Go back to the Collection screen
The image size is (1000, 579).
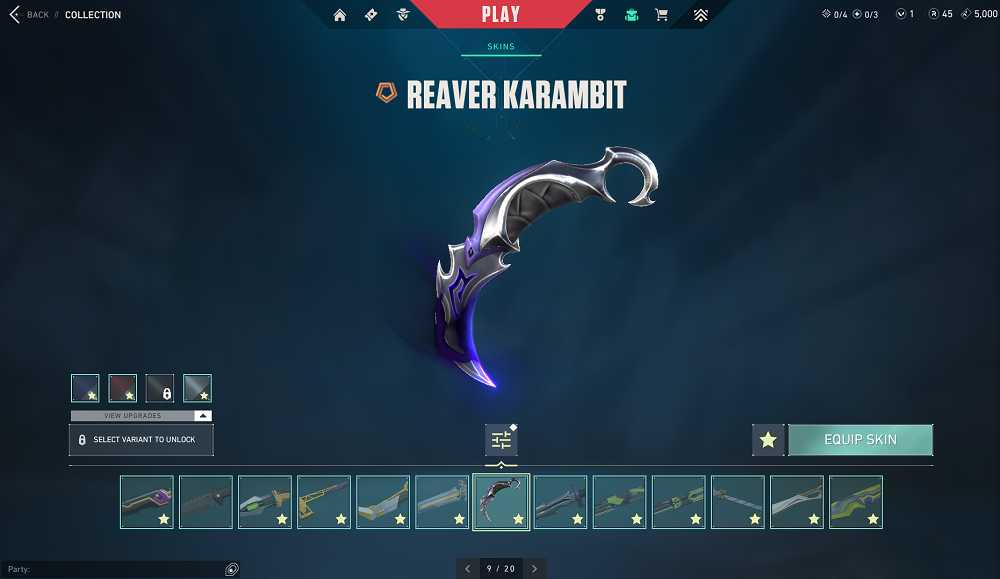(x=30, y=15)
